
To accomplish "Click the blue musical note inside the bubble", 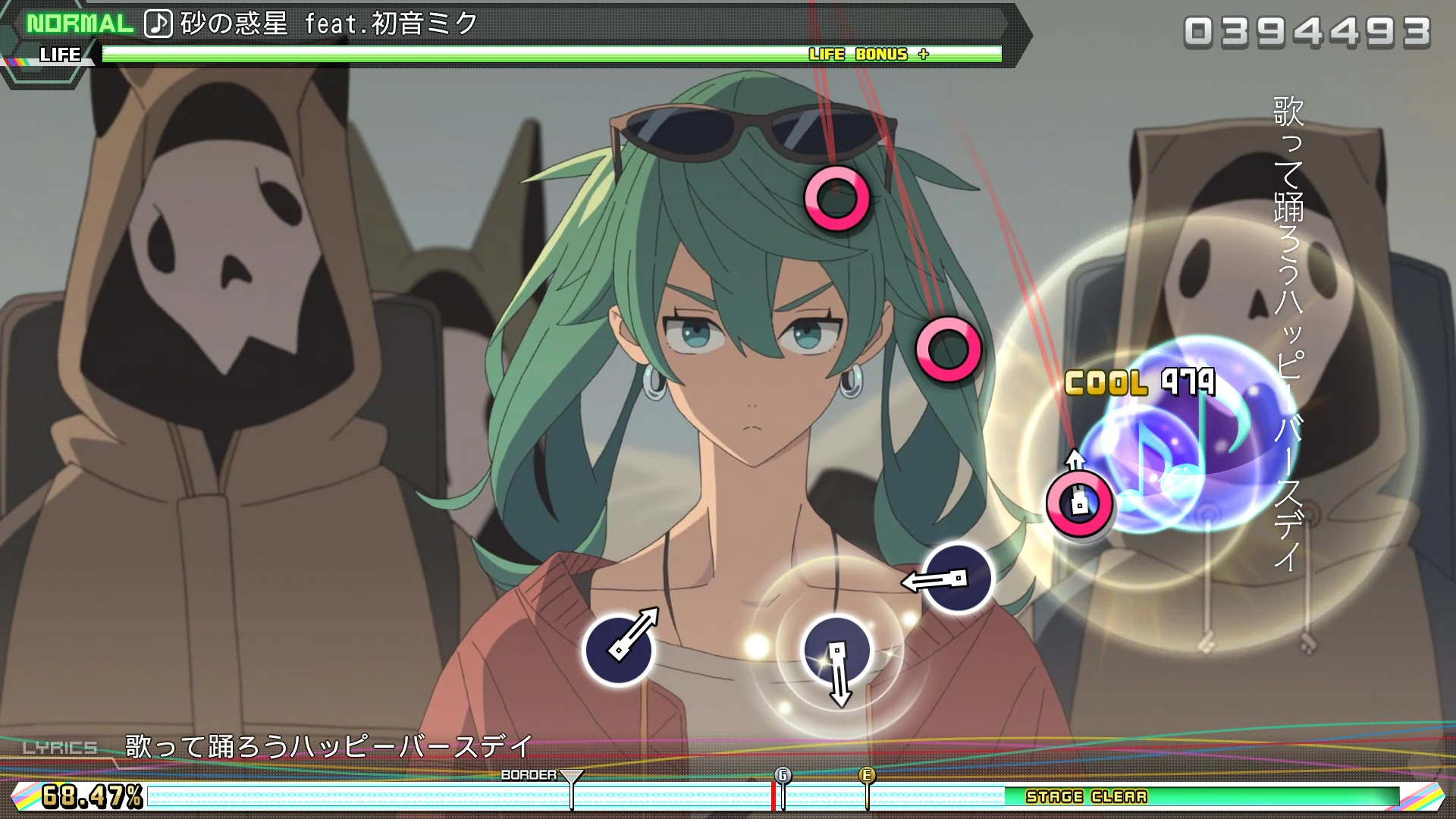I will [1168, 455].
